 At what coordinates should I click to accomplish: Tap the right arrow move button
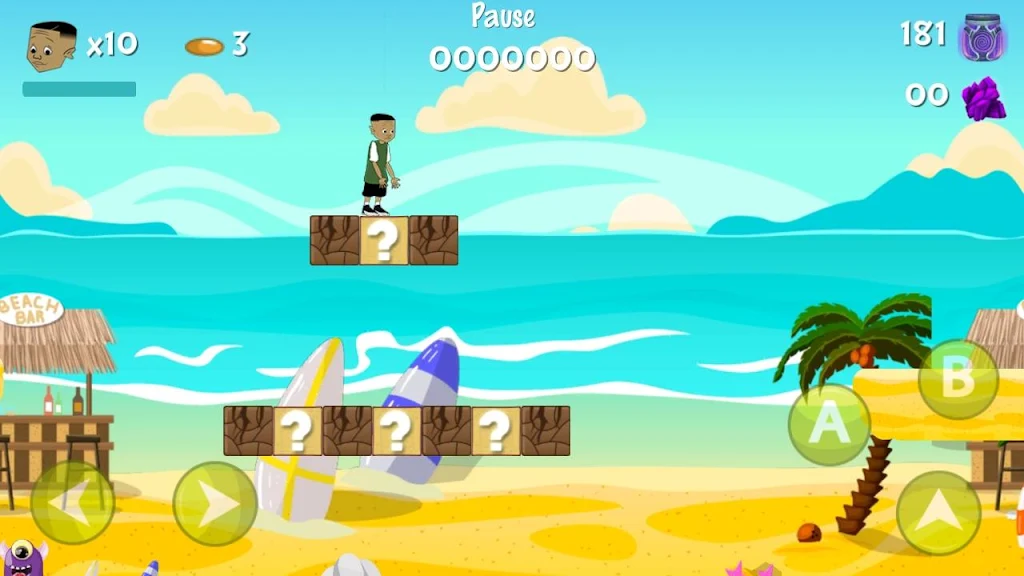coord(215,503)
